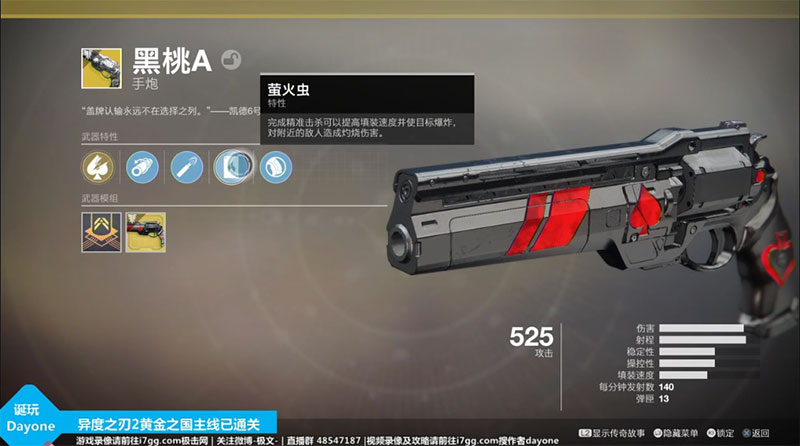This screenshot has width=800, height=446.
Task: Select the highlighted Firefly perk icon
Action: [231, 165]
